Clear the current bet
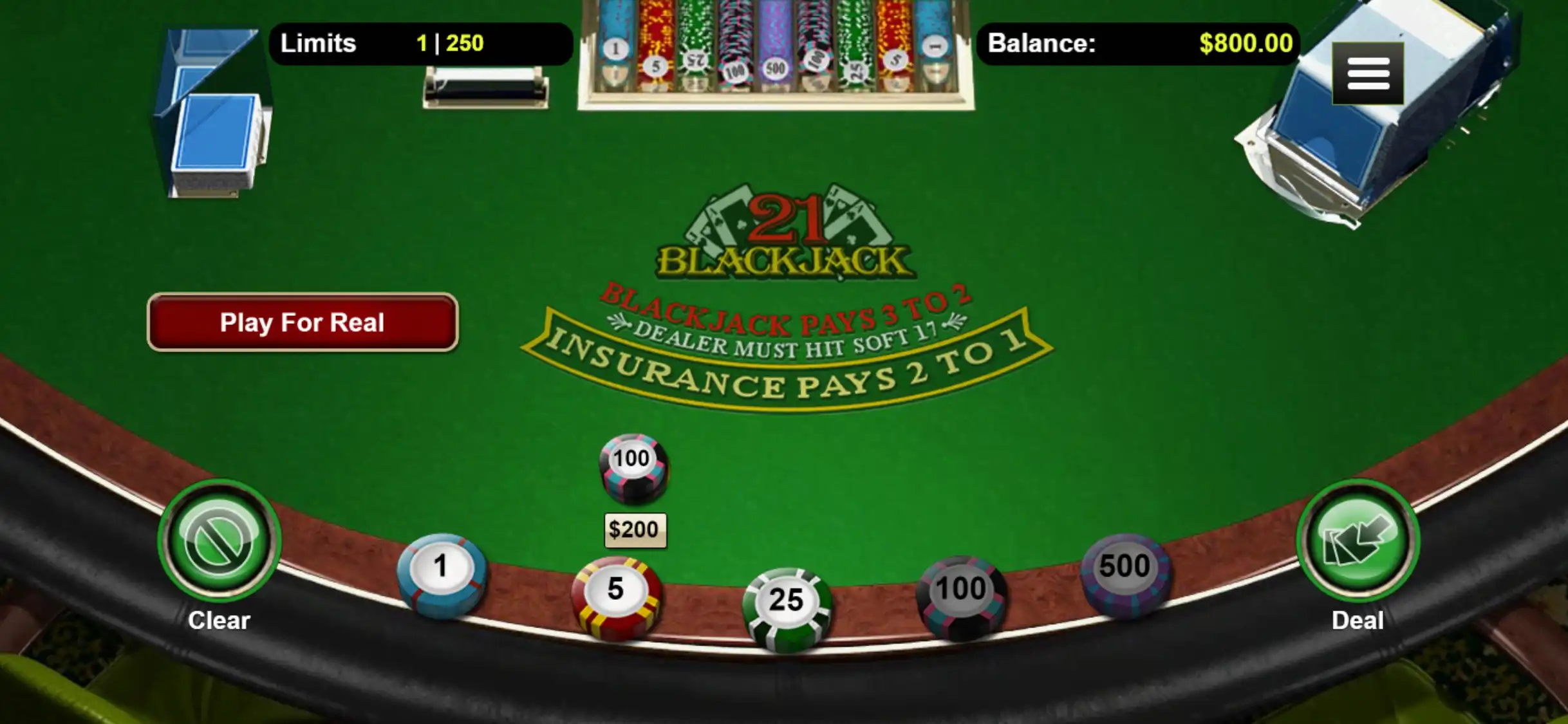1568x724 pixels. (219, 541)
